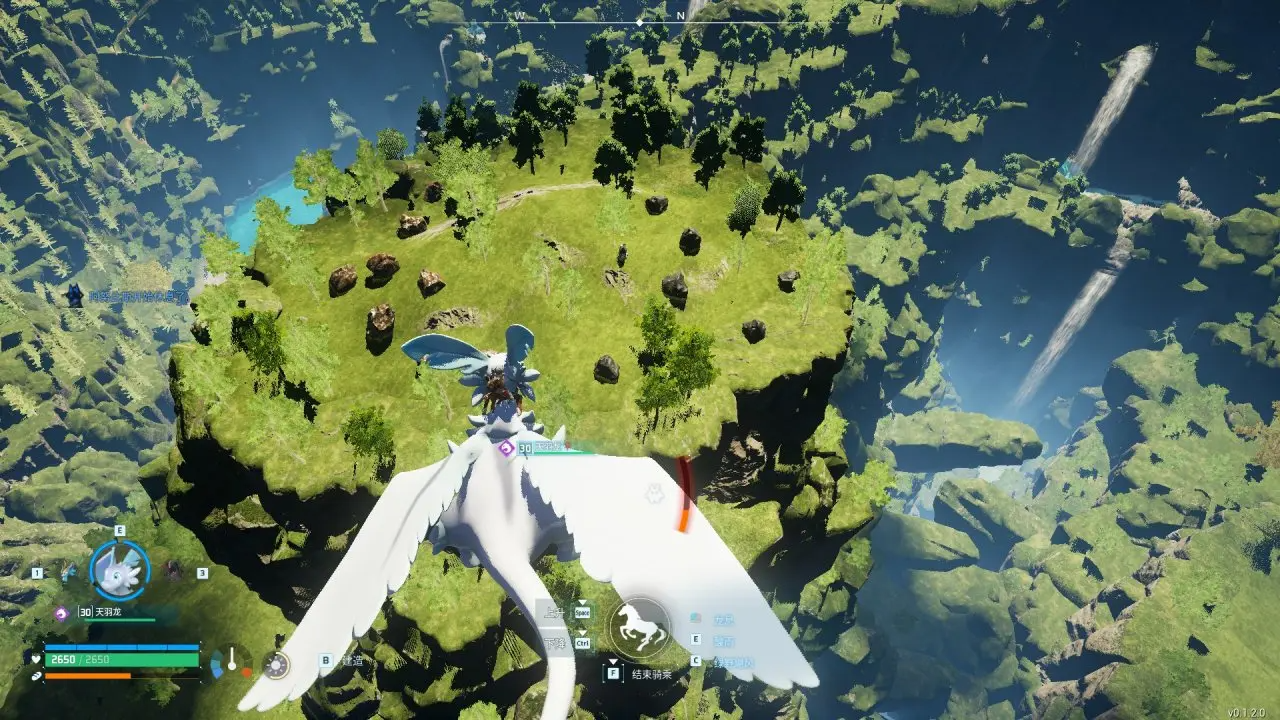
Task: Click the compass bar's N marker
Action: pyautogui.click(x=680, y=16)
